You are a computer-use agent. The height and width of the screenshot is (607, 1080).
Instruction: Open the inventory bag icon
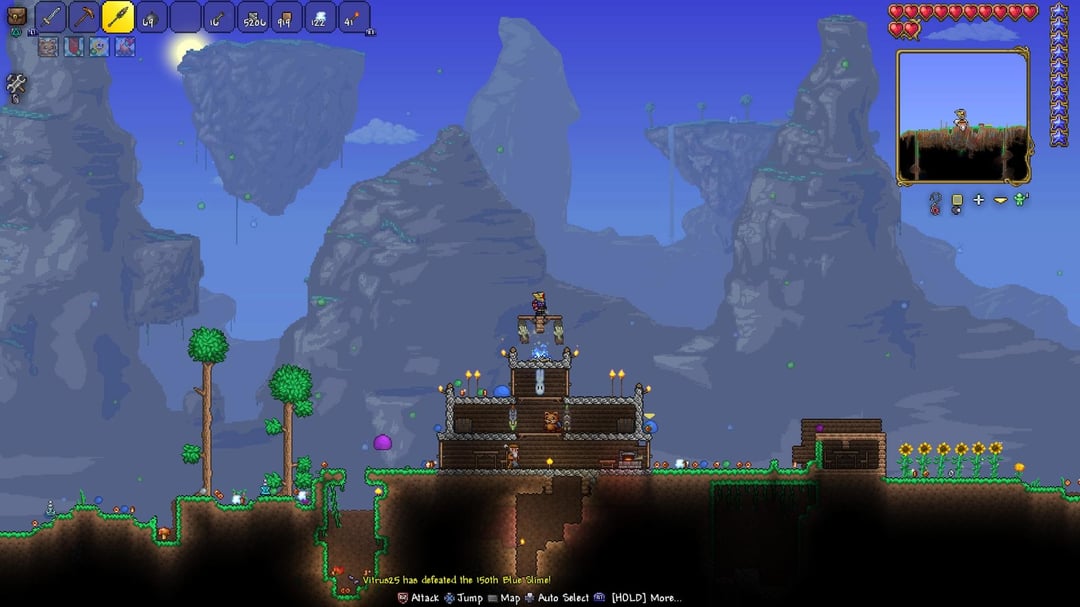click(16, 17)
